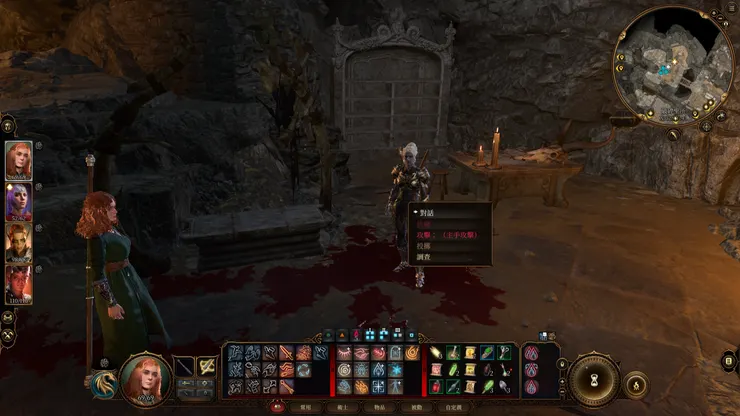Open the large active character portrait
Image resolution: width=740 pixels, height=416 pixels.
146,378
